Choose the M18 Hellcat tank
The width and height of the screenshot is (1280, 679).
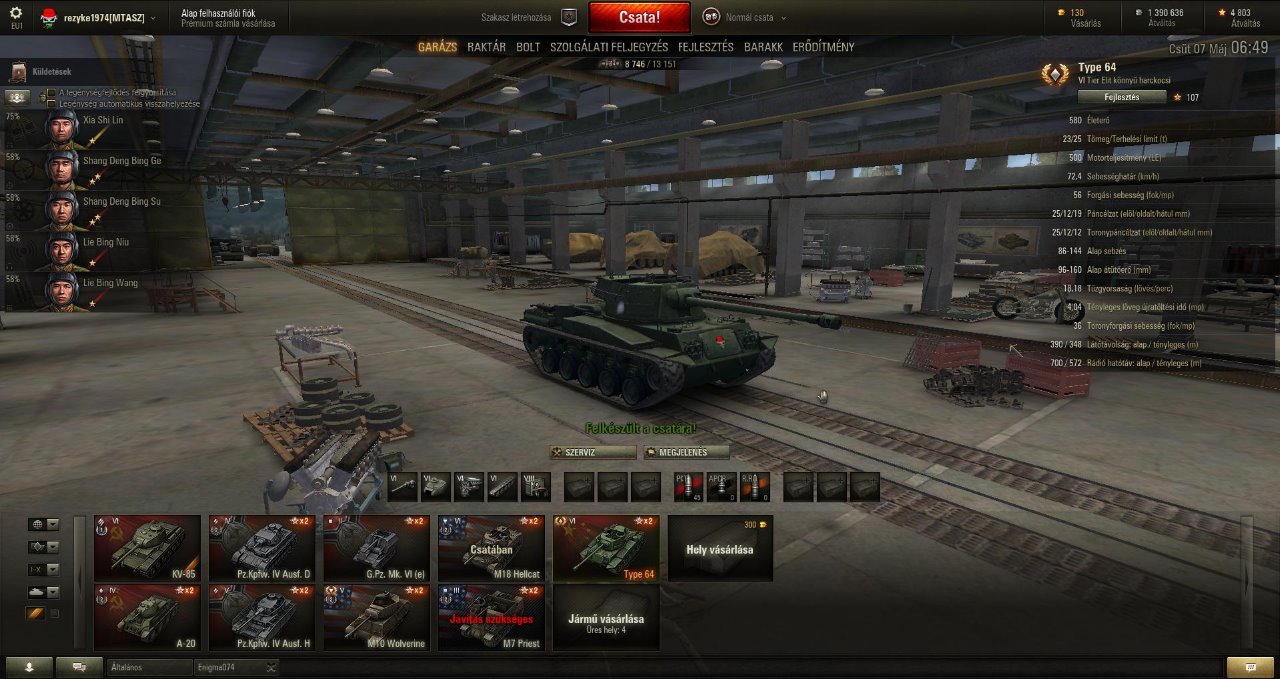[x=491, y=548]
